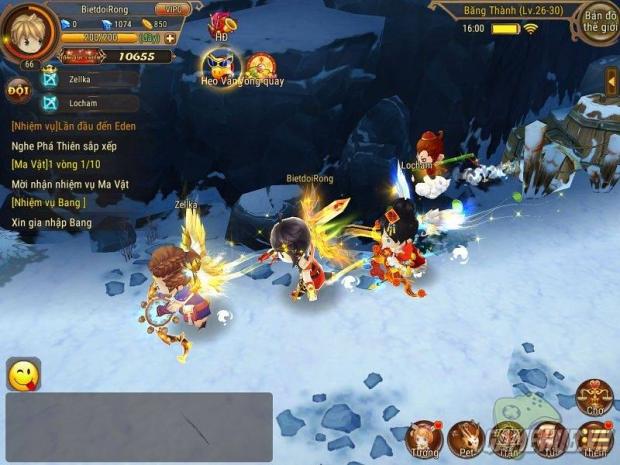The height and width of the screenshot is (465, 620).
Task: Select party member Zellka
Action: (88, 76)
